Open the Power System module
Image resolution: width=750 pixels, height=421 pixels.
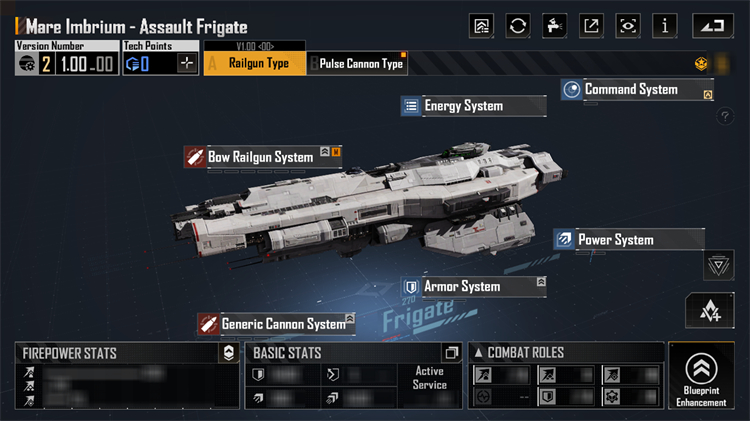click(615, 240)
